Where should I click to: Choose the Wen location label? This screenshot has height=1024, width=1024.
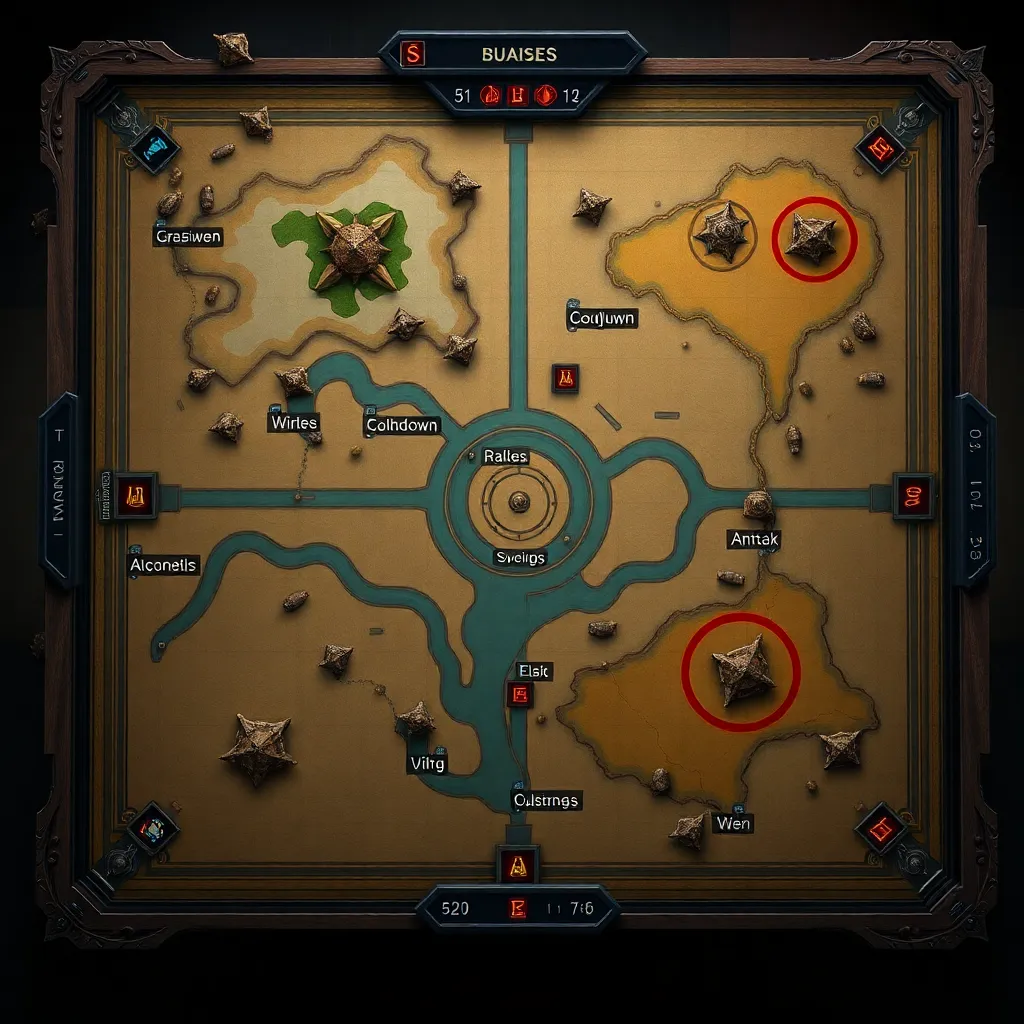click(x=733, y=823)
